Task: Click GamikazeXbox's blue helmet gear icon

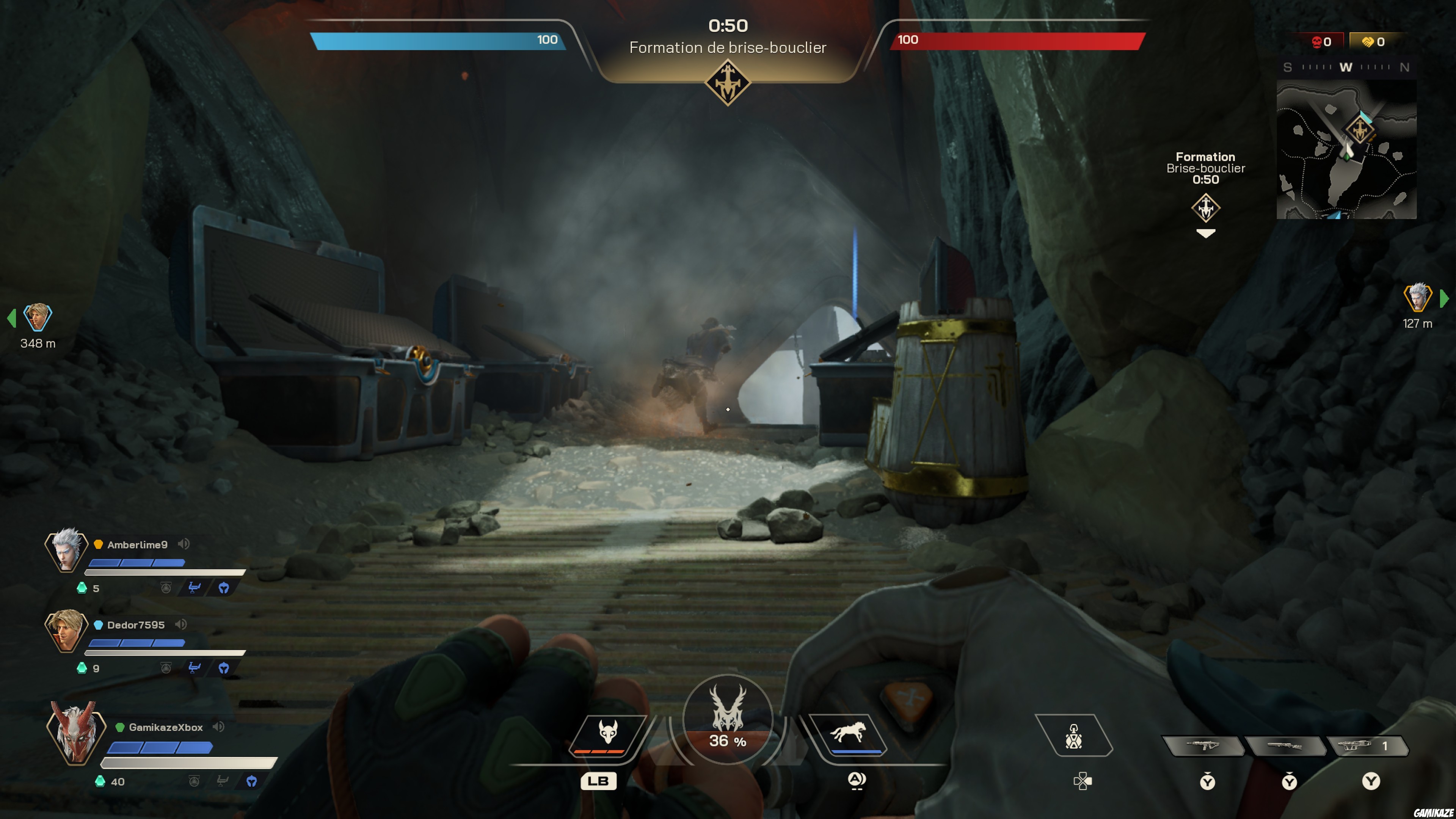Action: [x=251, y=781]
